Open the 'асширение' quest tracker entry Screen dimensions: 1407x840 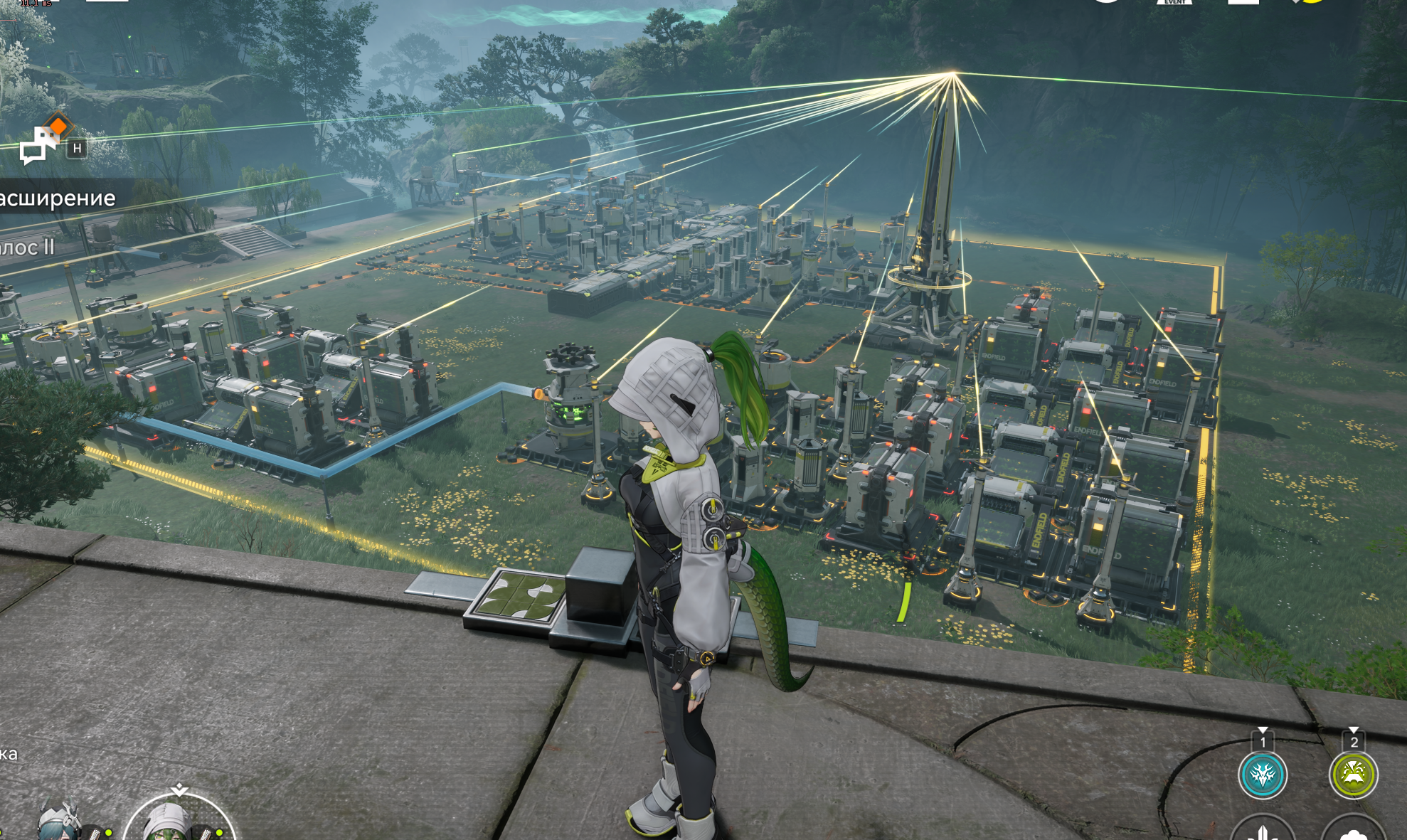(x=58, y=198)
